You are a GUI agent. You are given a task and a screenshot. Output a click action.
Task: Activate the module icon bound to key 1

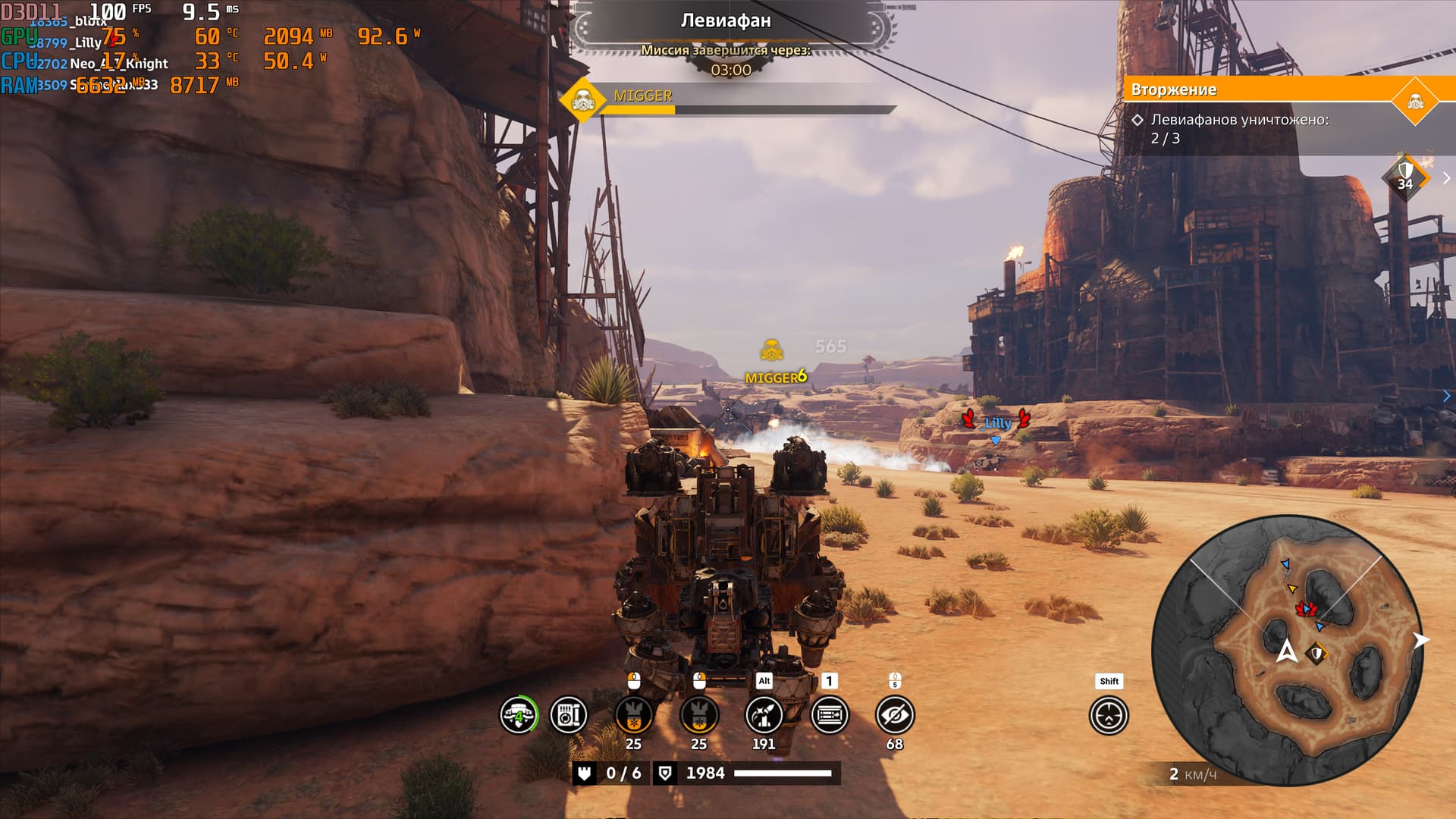(x=830, y=715)
